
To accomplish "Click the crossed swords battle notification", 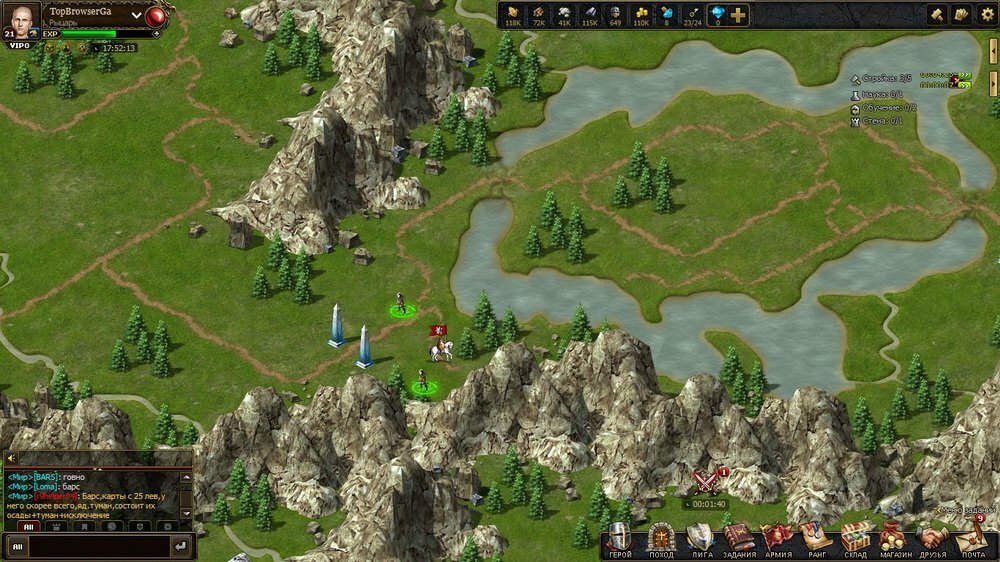I will 707,483.
